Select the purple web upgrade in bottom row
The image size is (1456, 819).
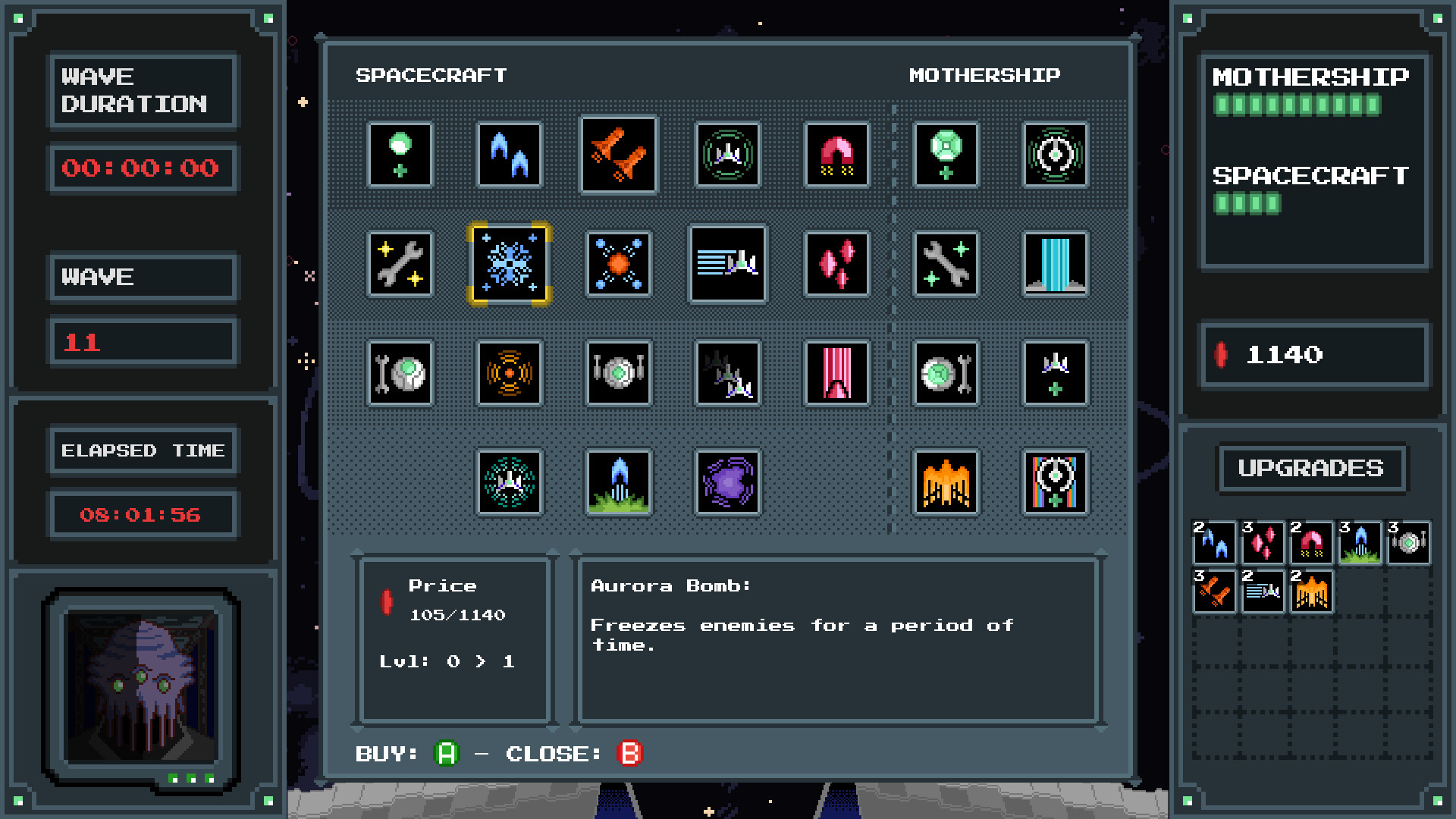(728, 483)
